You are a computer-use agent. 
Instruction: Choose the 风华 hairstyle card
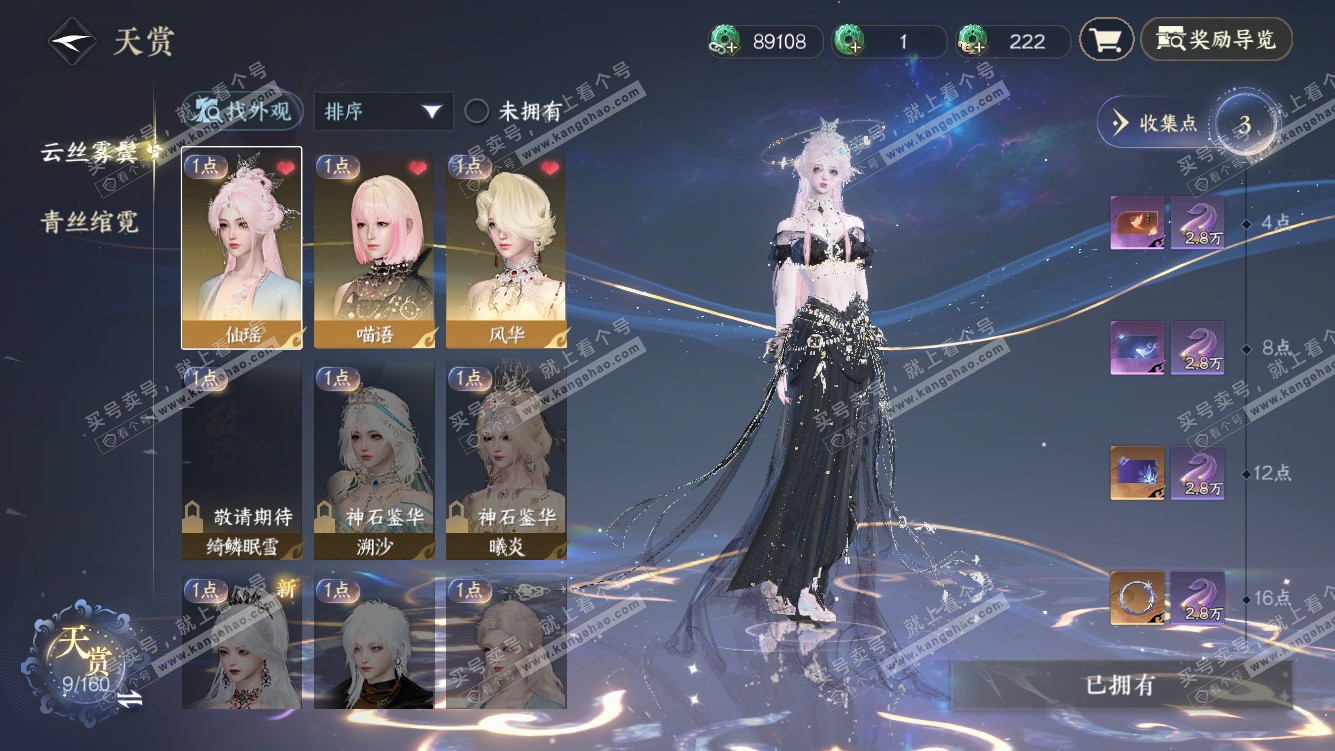(x=506, y=249)
